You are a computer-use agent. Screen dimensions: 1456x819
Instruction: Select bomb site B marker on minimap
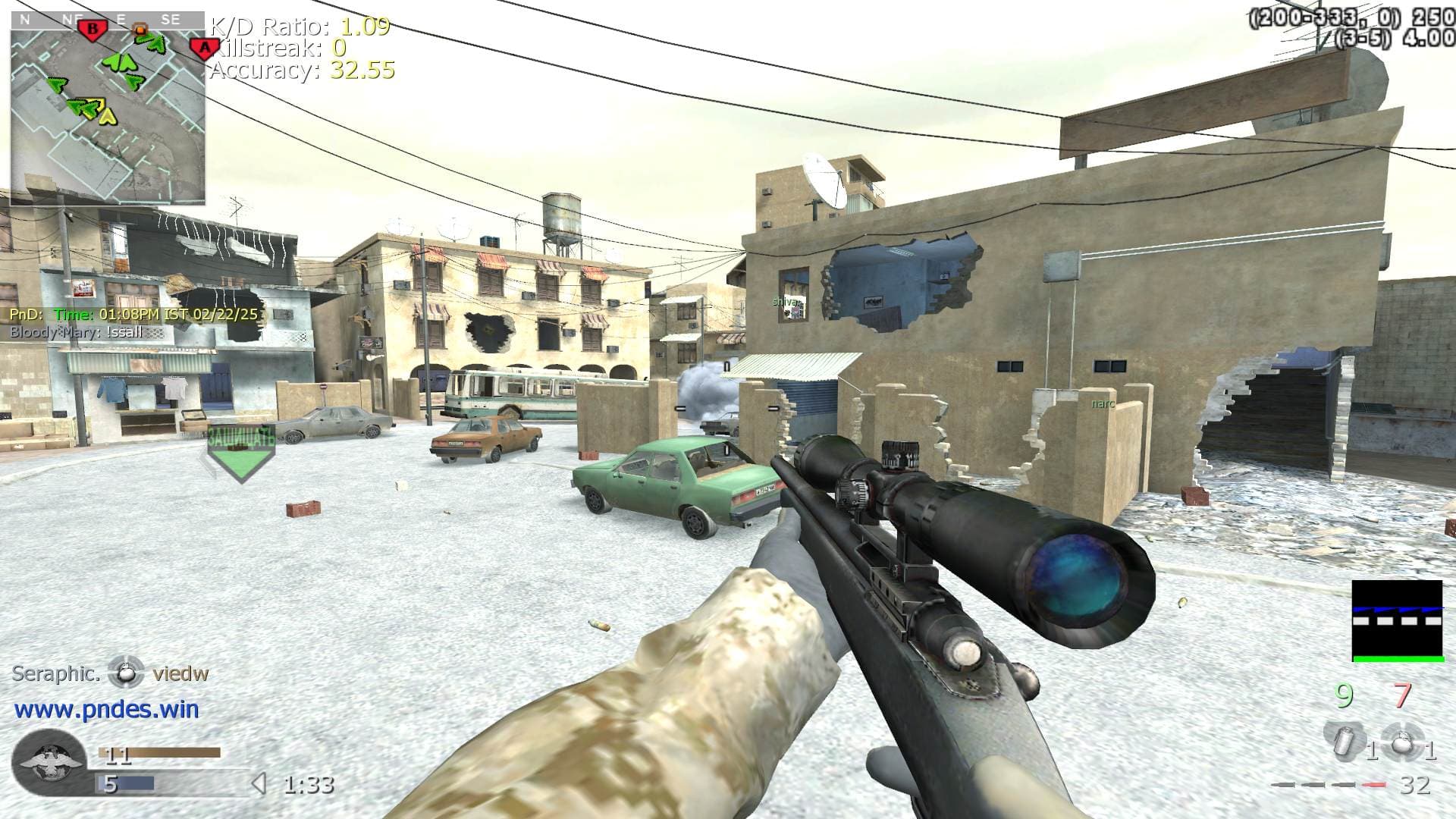click(x=93, y=30)
